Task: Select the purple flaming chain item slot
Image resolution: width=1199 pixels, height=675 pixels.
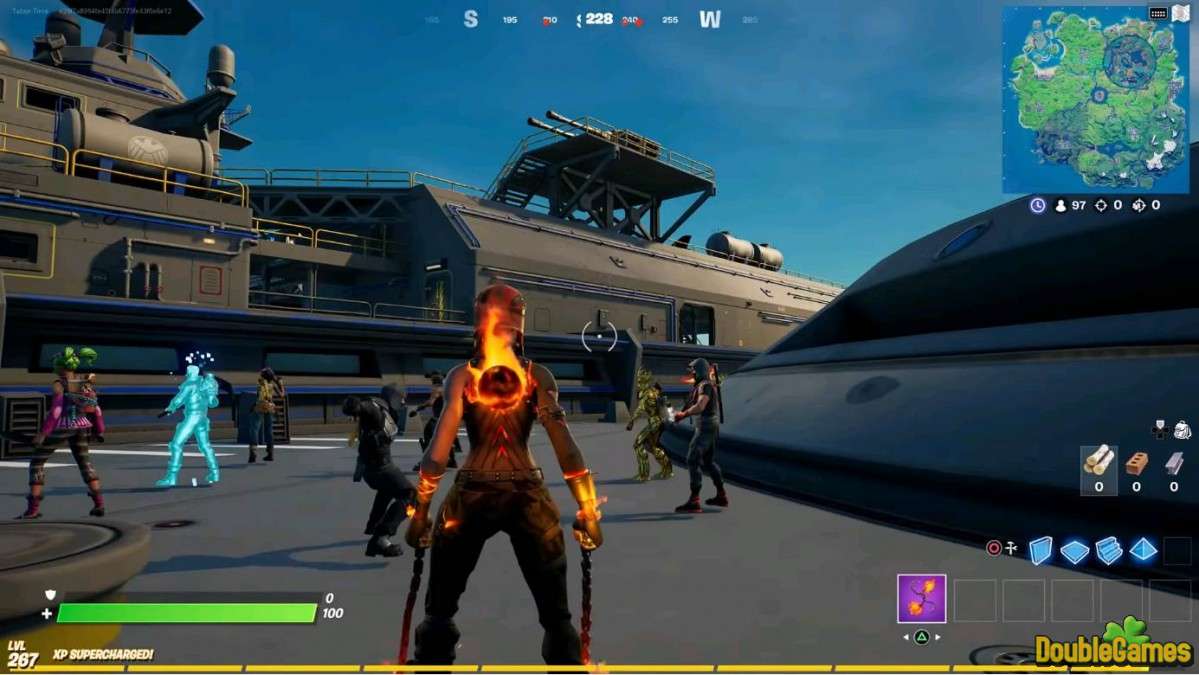Action: pyautogui.click(x=921, y=599)
